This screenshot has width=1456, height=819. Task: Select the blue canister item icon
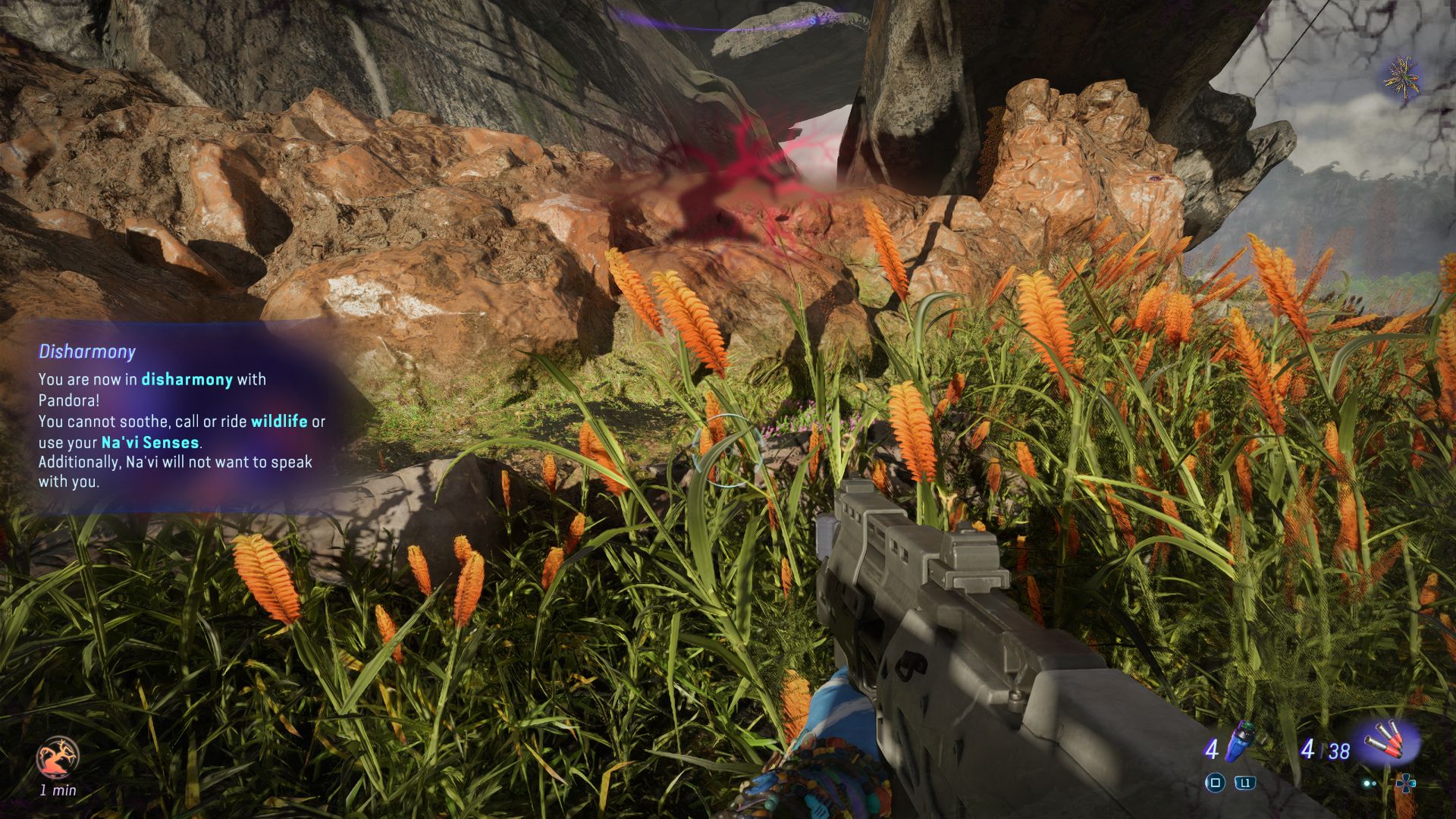[1240, 741]
